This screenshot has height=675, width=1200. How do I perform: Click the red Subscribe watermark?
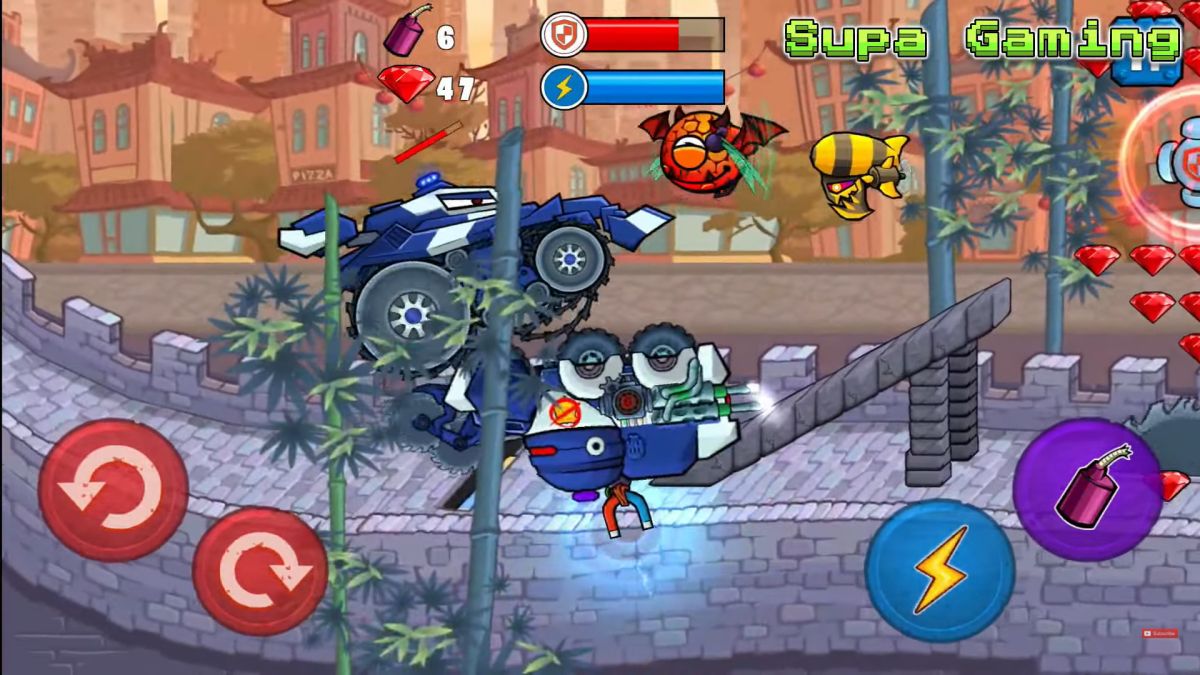(x=1160, y=633)
